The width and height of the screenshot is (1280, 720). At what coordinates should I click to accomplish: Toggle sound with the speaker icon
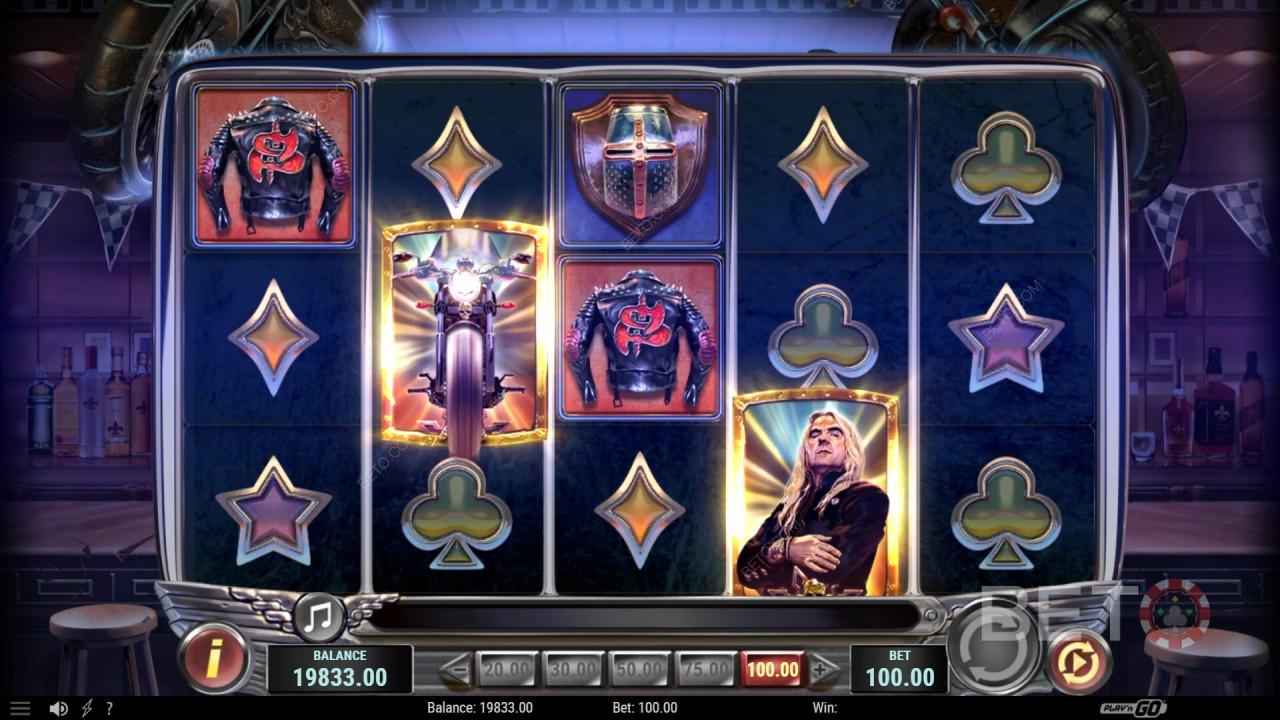point(59,708)
